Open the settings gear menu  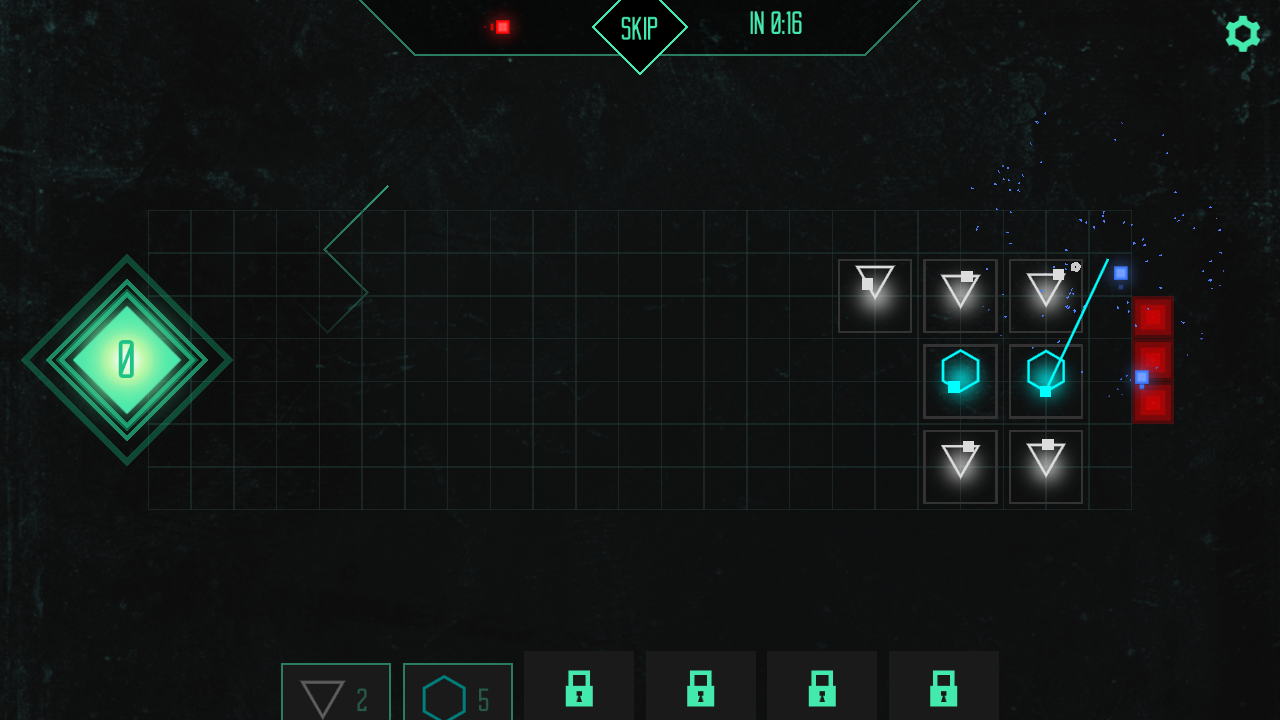[x=1243, y=33]
